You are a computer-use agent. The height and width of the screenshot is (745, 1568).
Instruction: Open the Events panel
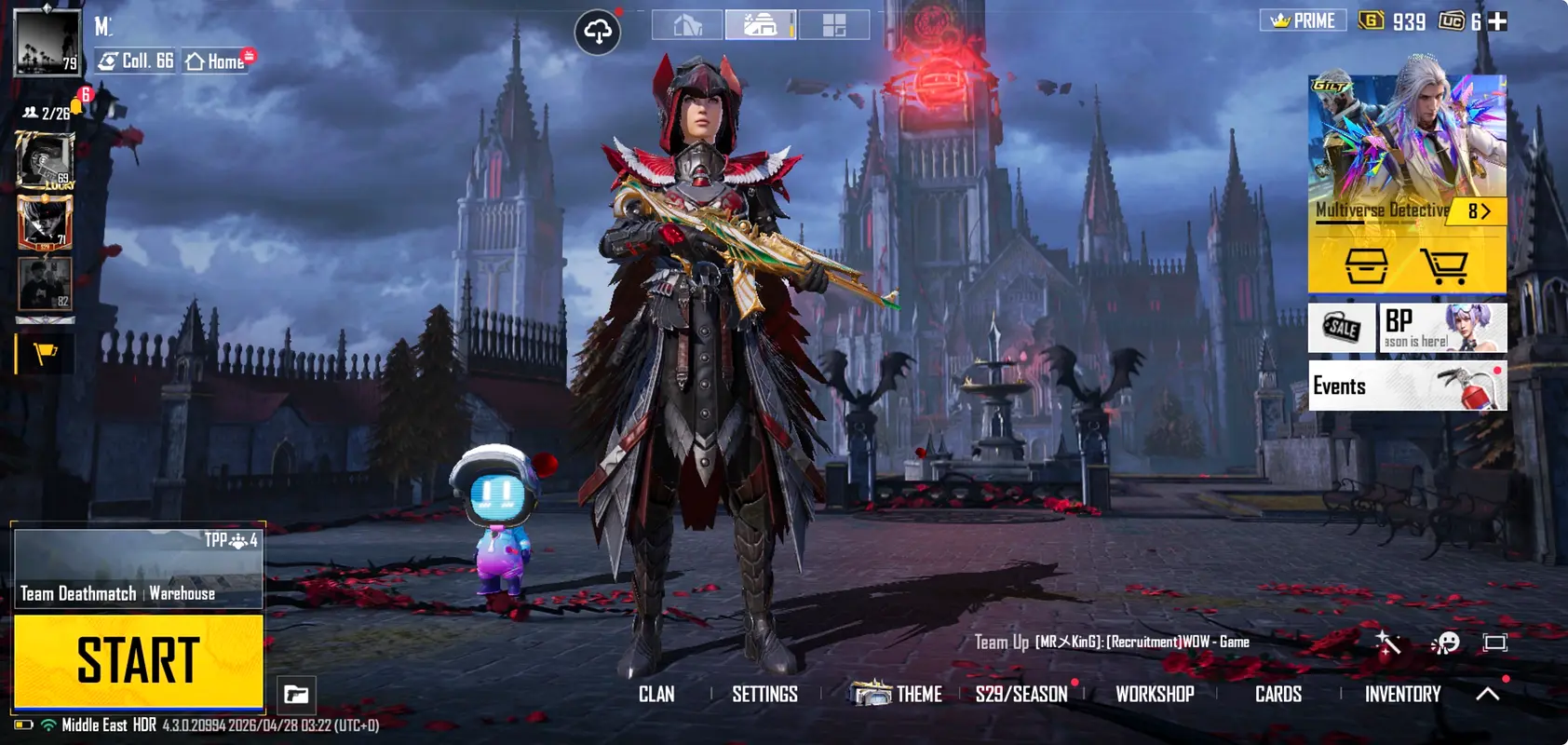point(1407,386)
